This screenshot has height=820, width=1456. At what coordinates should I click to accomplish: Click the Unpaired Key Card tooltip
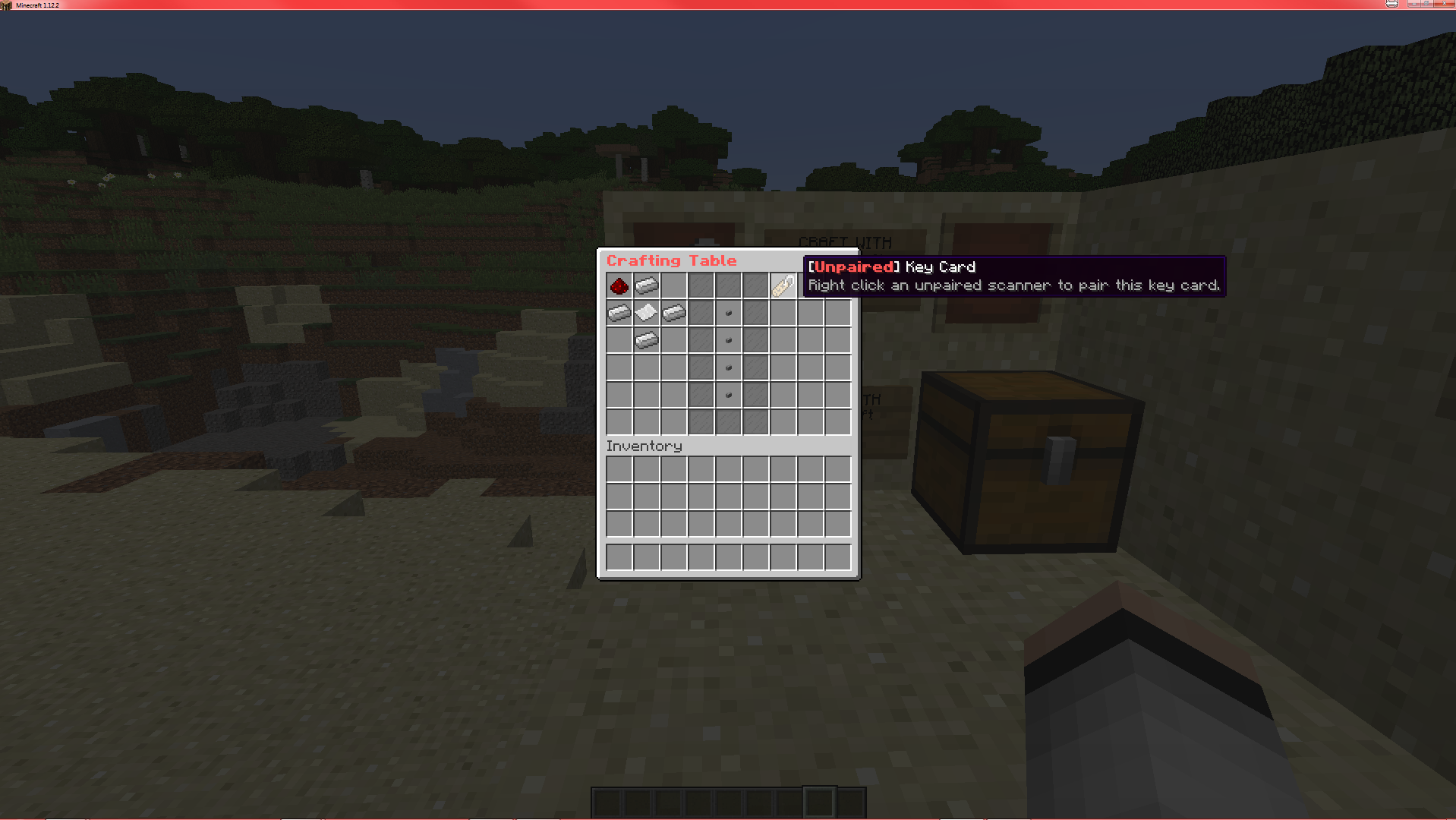[1013, 276]
